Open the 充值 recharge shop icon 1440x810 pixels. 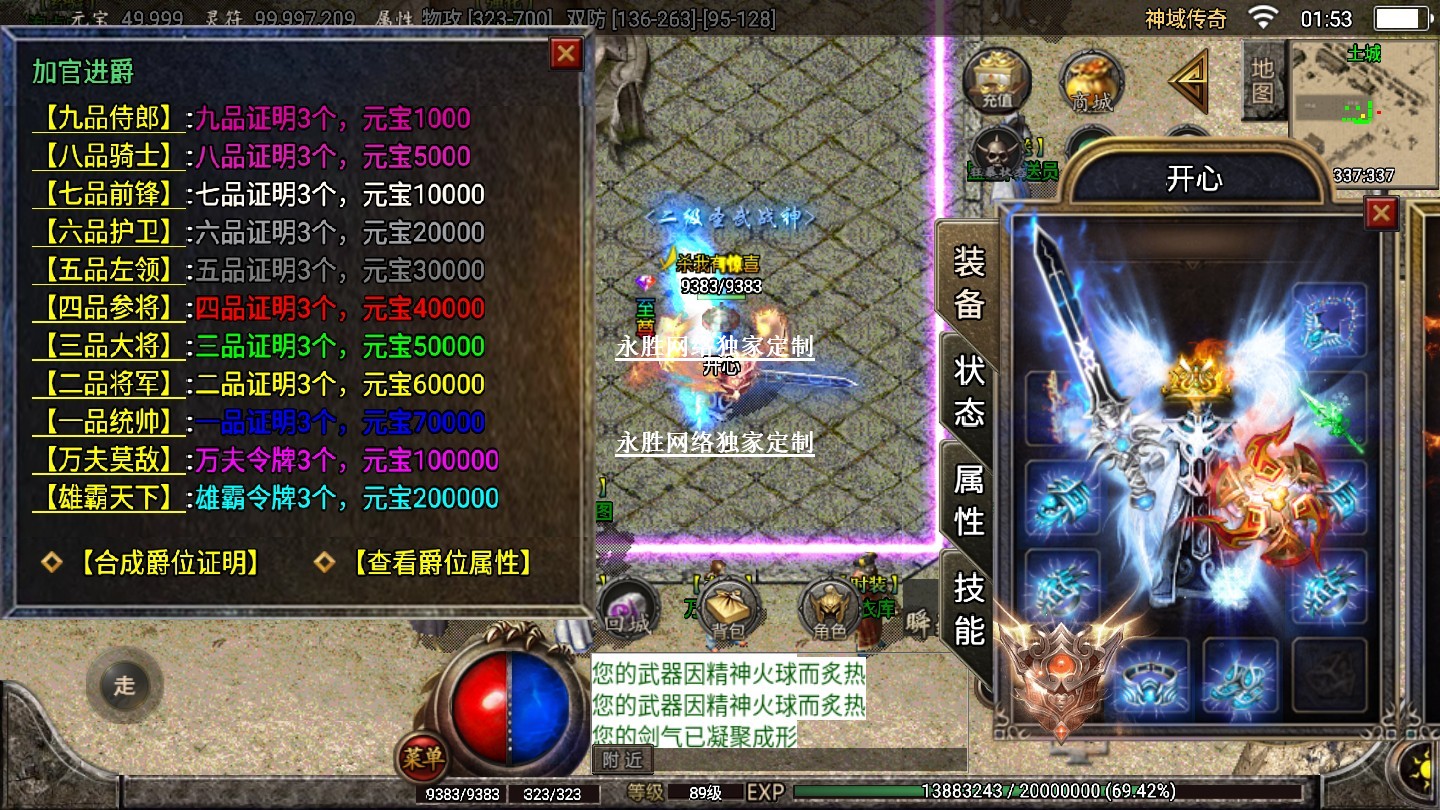point(996,80)
